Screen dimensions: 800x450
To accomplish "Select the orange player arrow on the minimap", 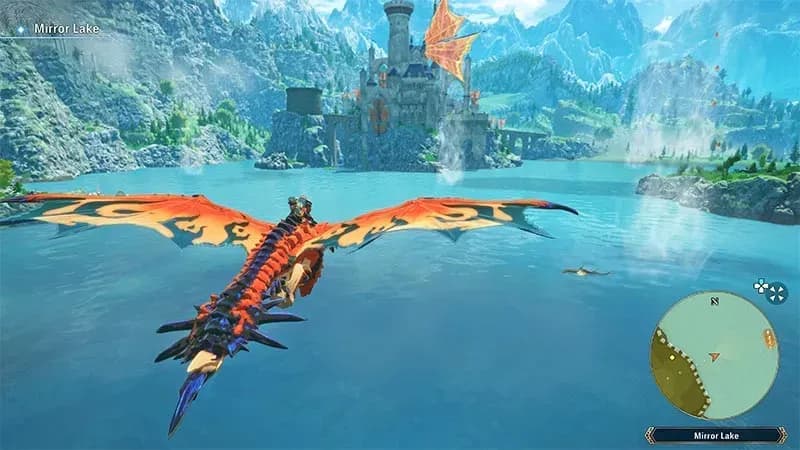I will coord(714,355).
